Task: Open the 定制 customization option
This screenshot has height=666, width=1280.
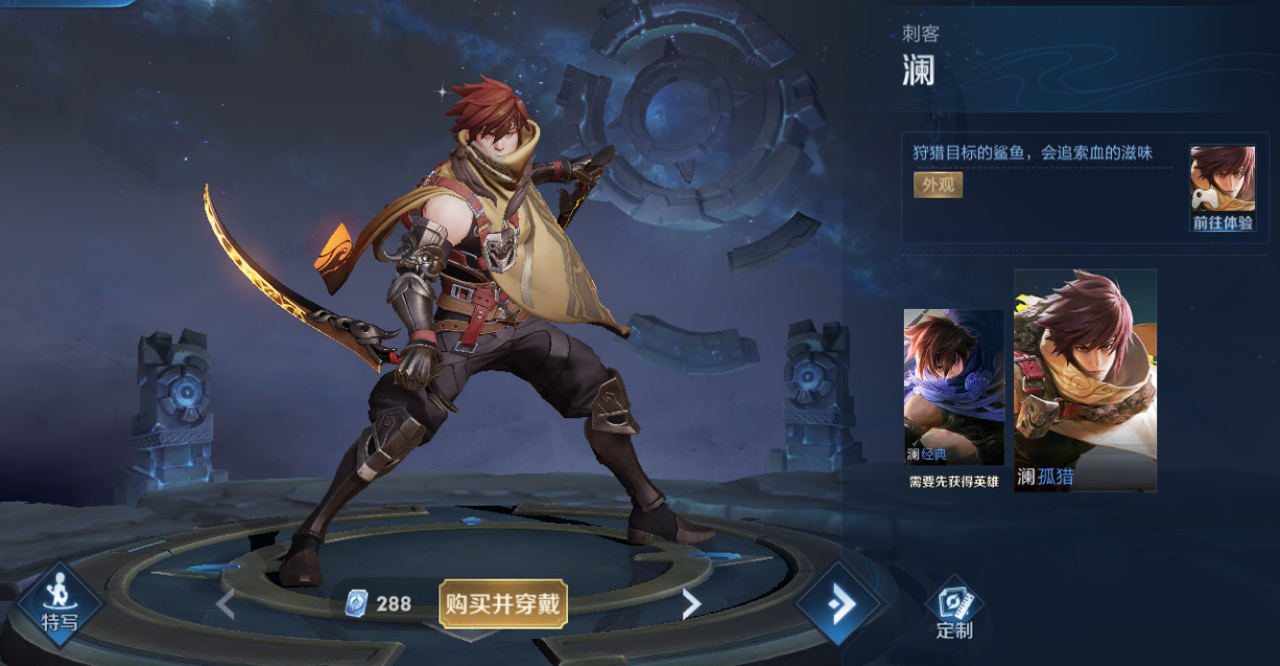Action: tap(954, 608)
